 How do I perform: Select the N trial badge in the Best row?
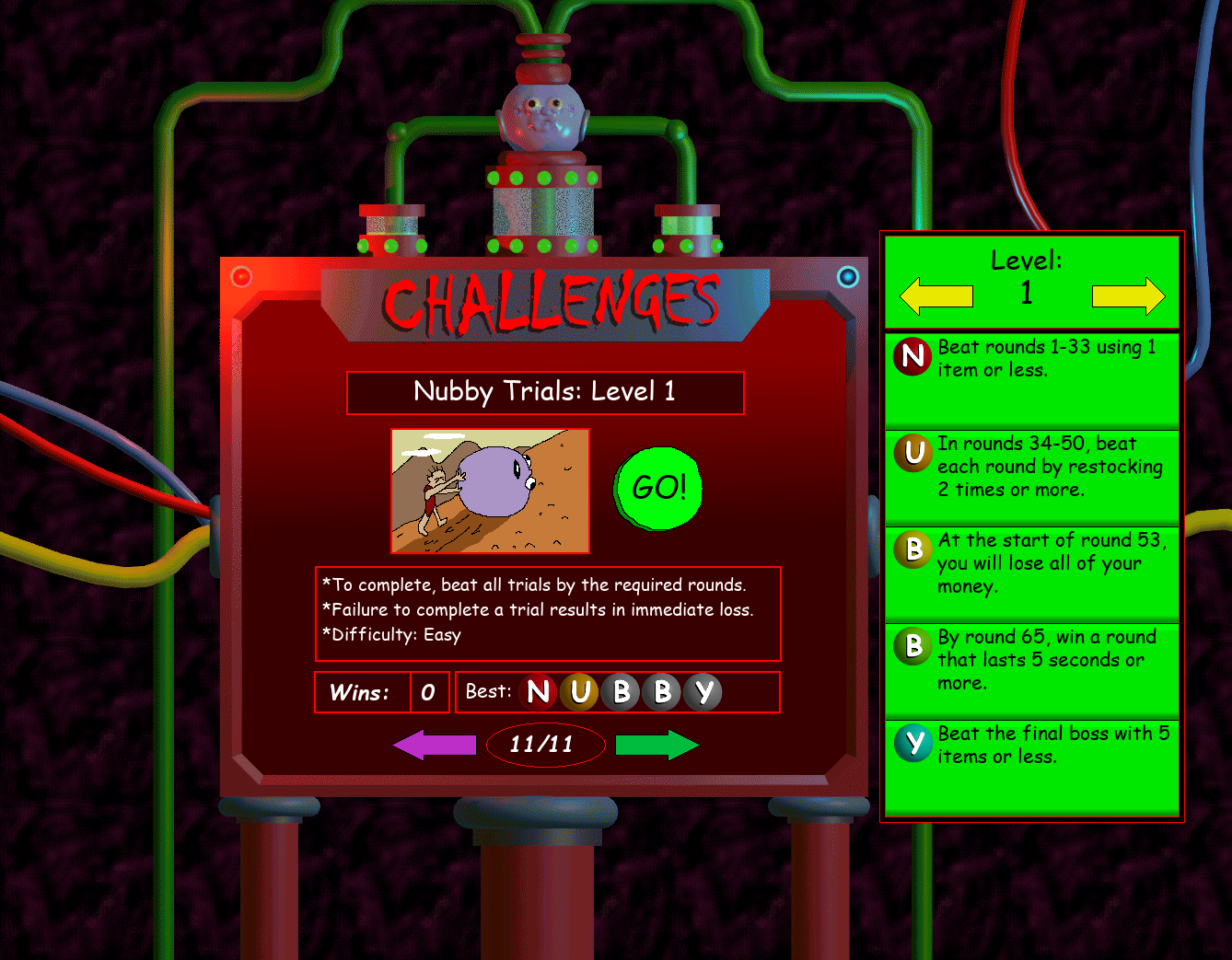(541, 692)
